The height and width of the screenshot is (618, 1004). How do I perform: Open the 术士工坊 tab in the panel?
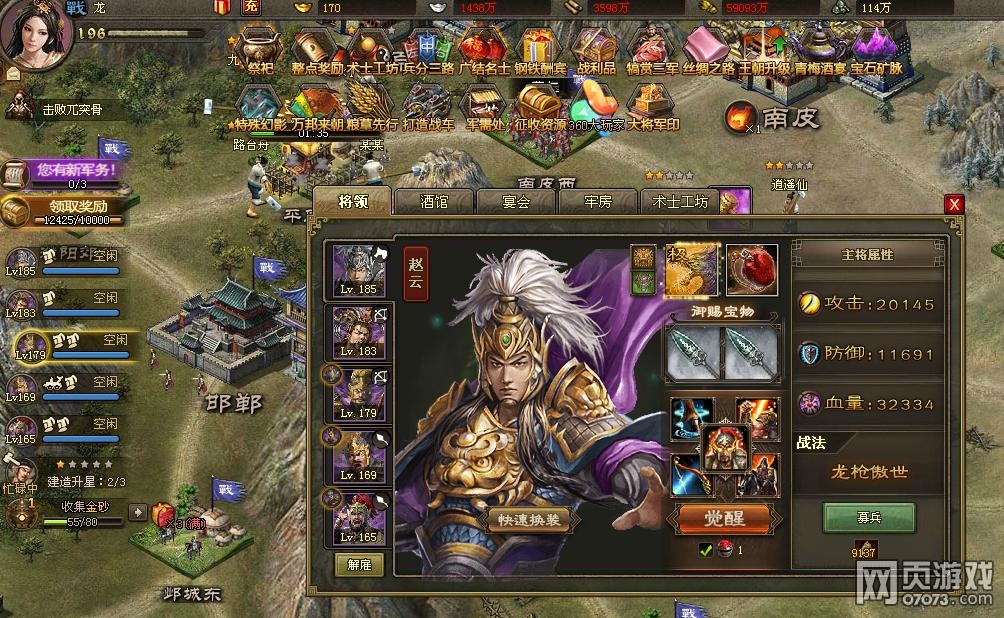point(680,201)
